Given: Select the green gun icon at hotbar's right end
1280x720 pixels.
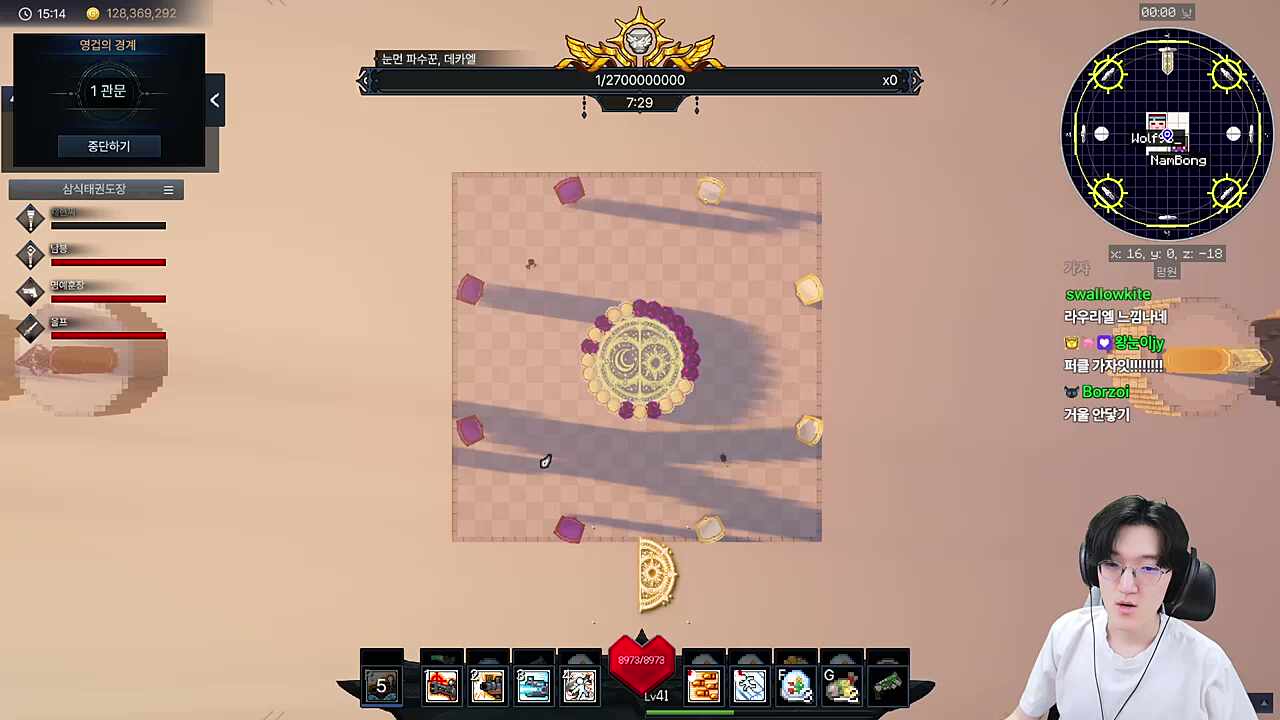Looking at the screenshot, I should pos(888,684).
